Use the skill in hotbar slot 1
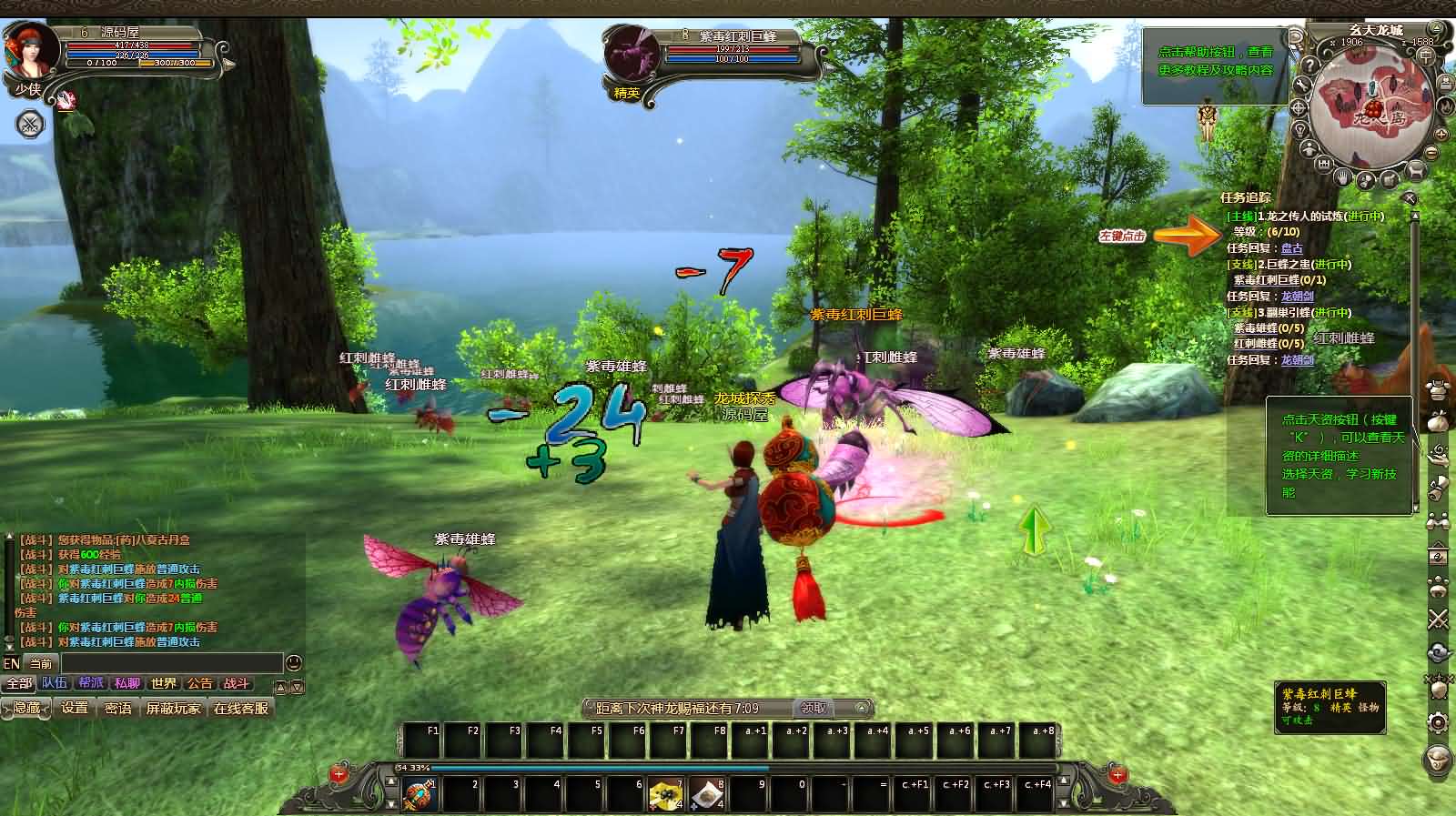 tap(420, 795)
